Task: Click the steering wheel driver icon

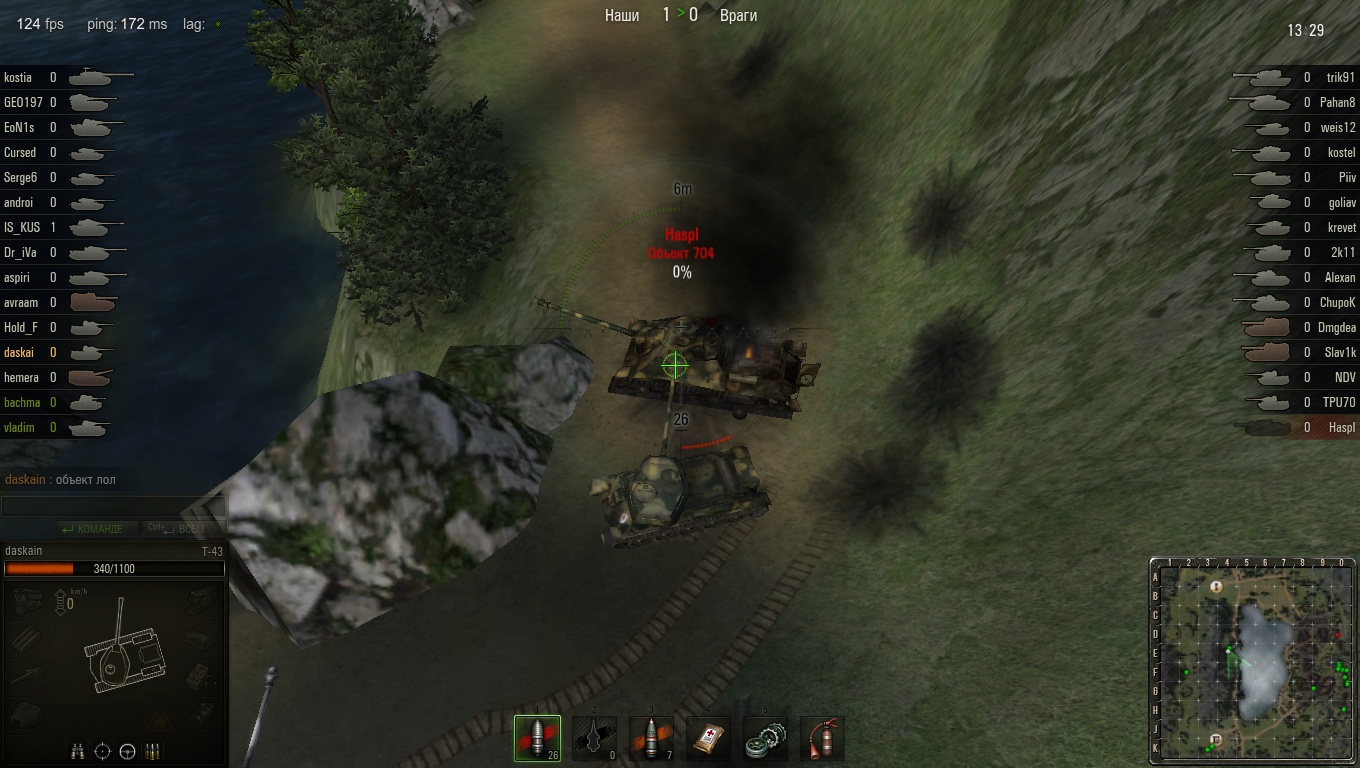Action: coord(127,751)
